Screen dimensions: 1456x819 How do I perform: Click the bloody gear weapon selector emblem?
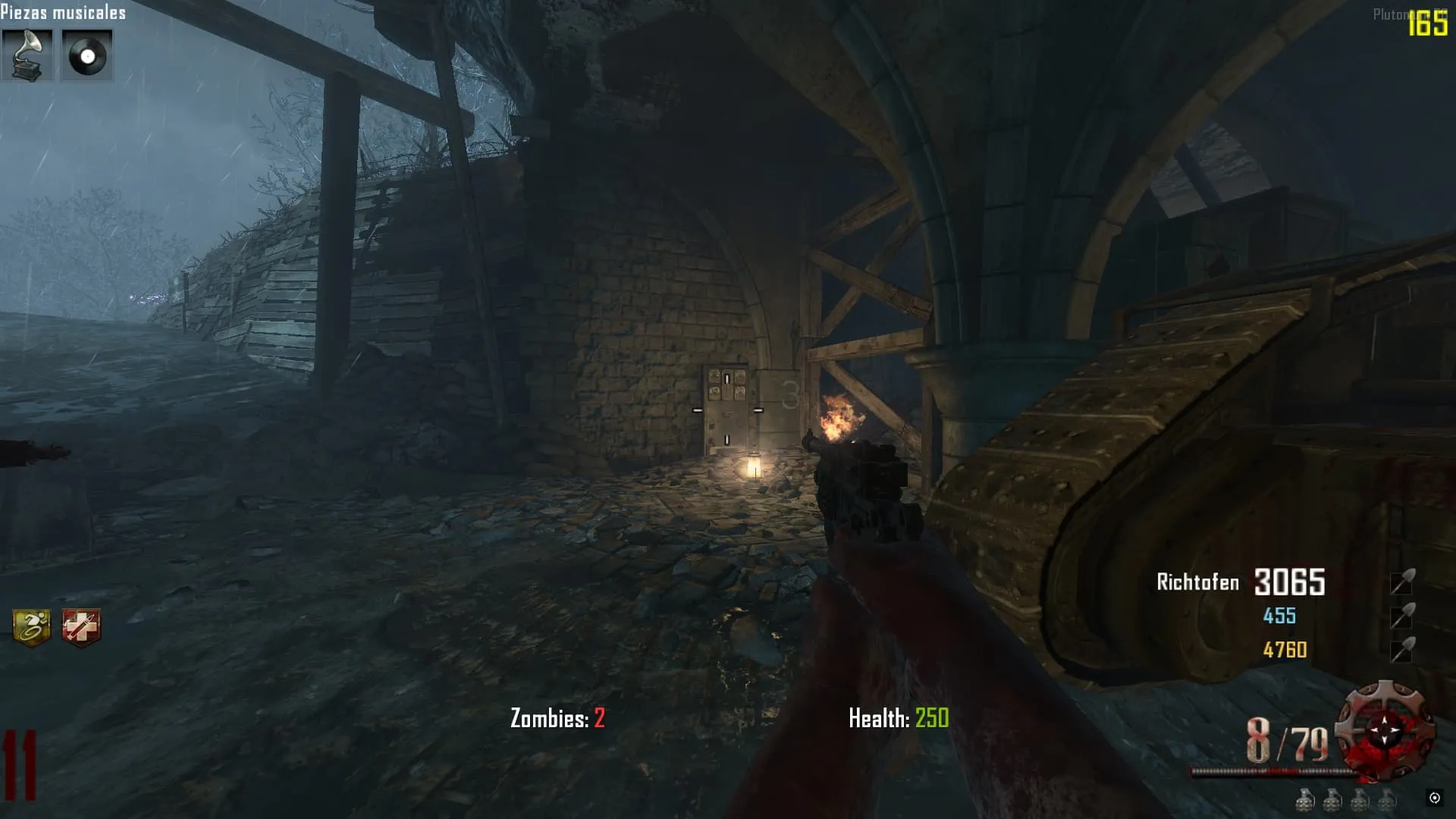[1385, 730]
